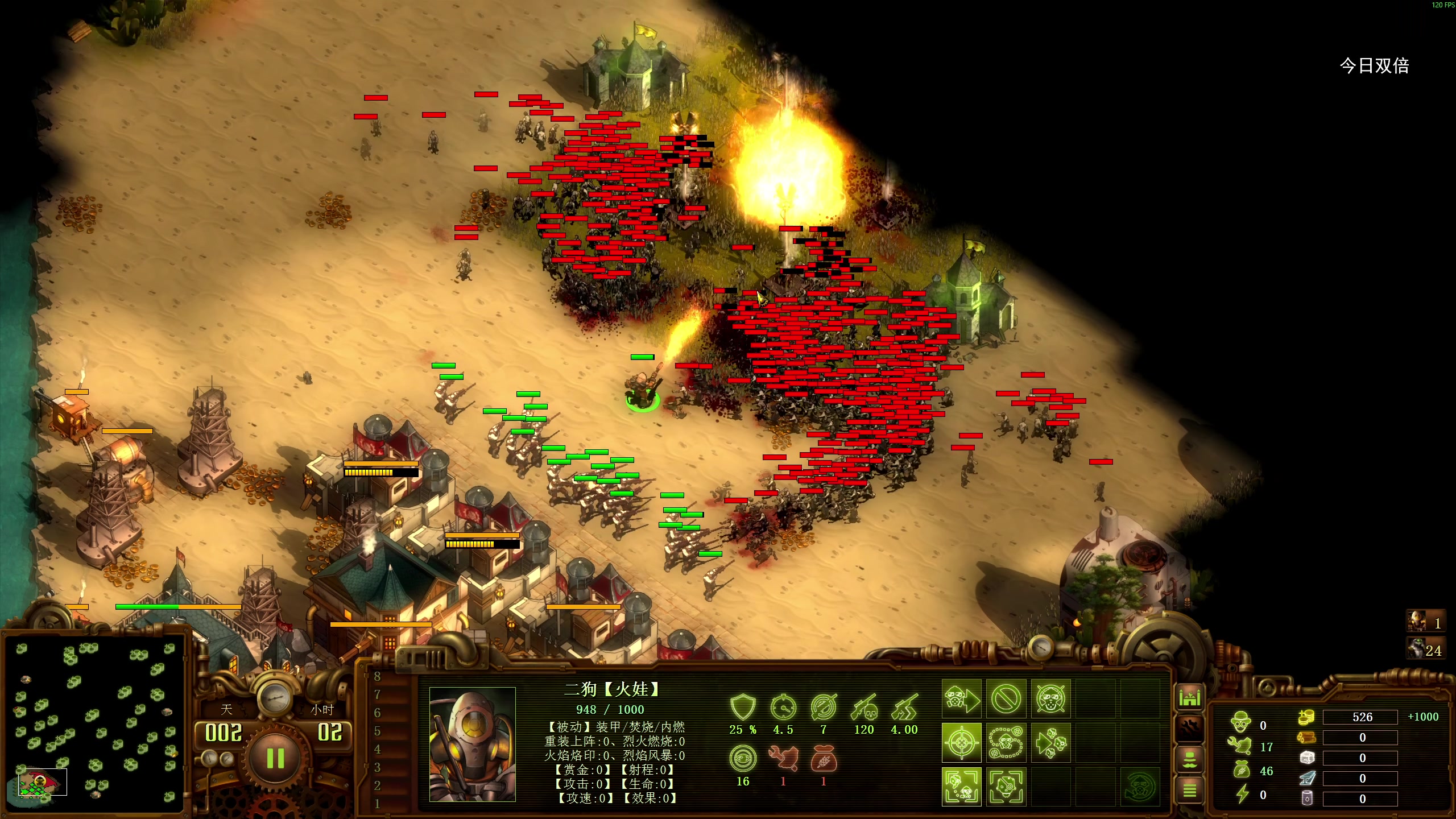Select control group number 8
The width and height of the screenshot is (1456, 819).
pyautogui.click(x=377, y=676)
